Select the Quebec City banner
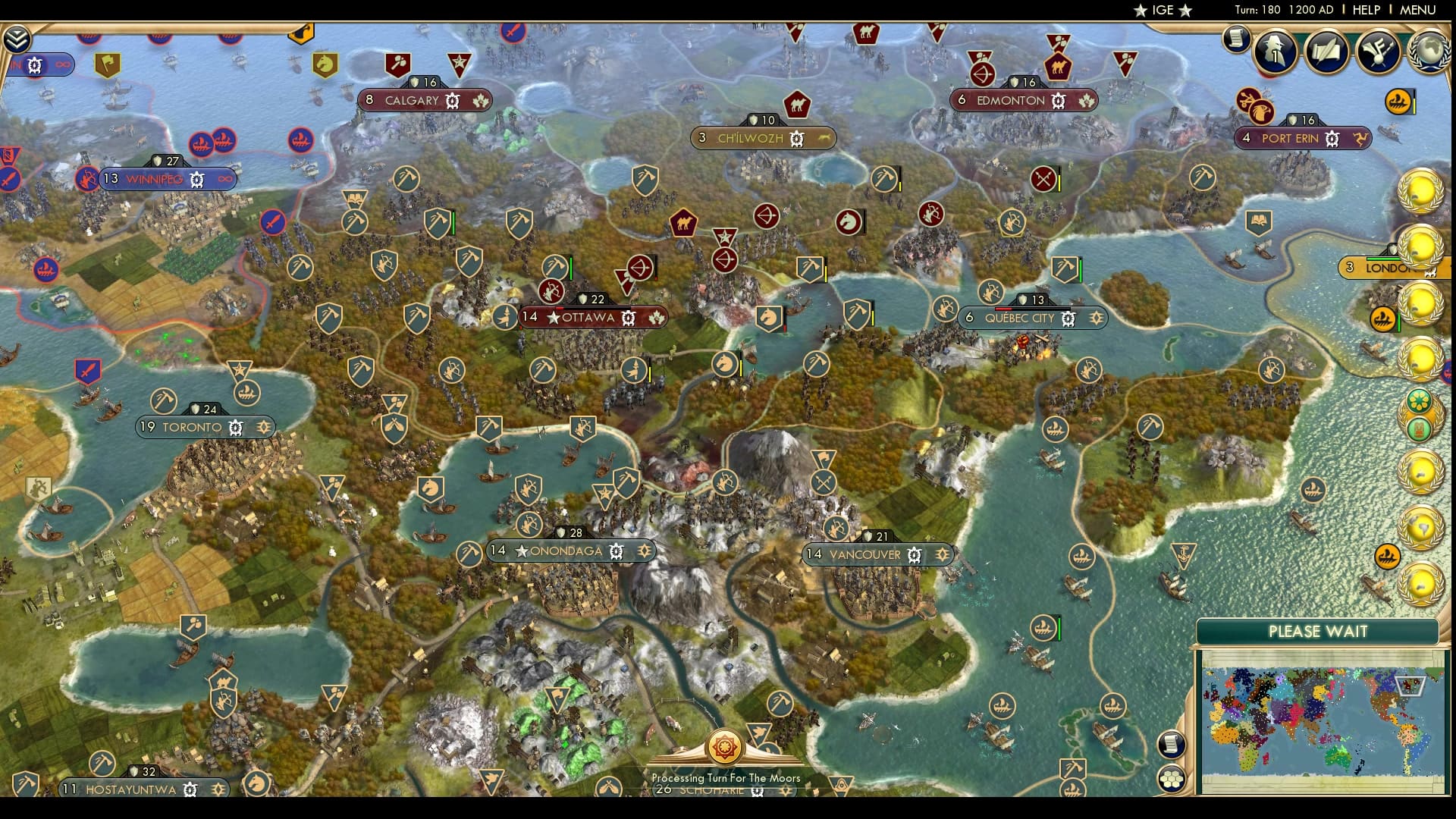The width and height of the screenshot is (1456, 819). (1020, 318)
